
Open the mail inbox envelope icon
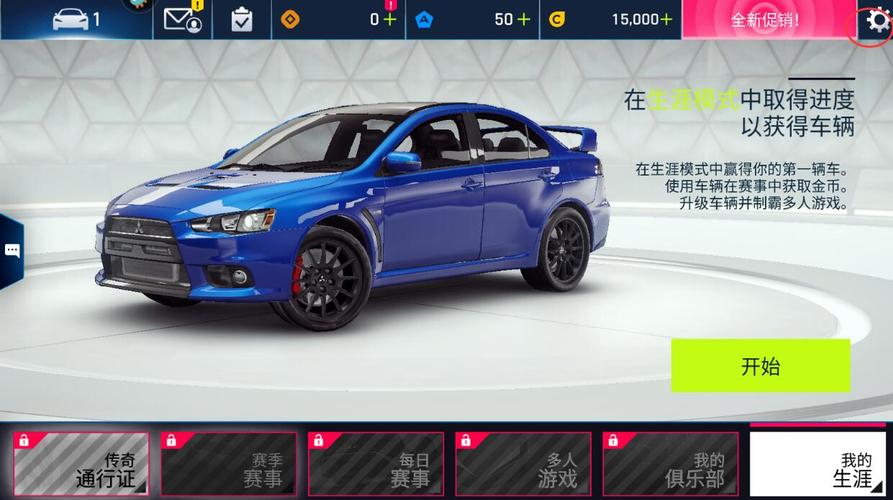point(183,19)
